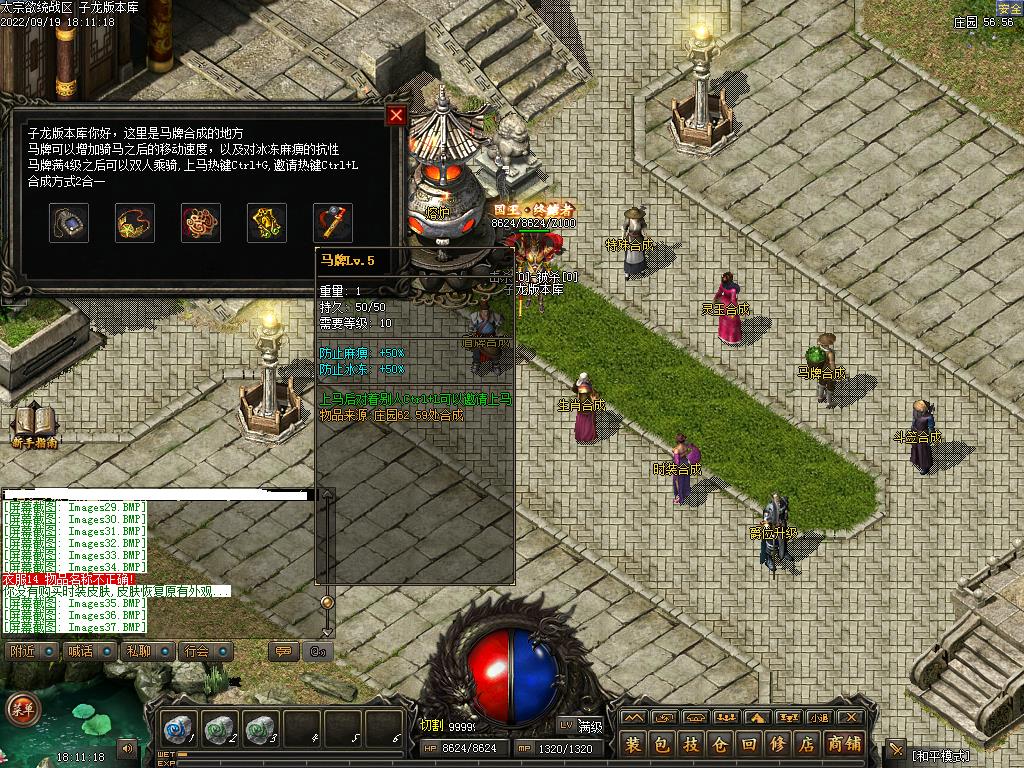This screenshot has height=768, width=1024.
Task: Open the 商铺 shop
Action: click(844, 744)
